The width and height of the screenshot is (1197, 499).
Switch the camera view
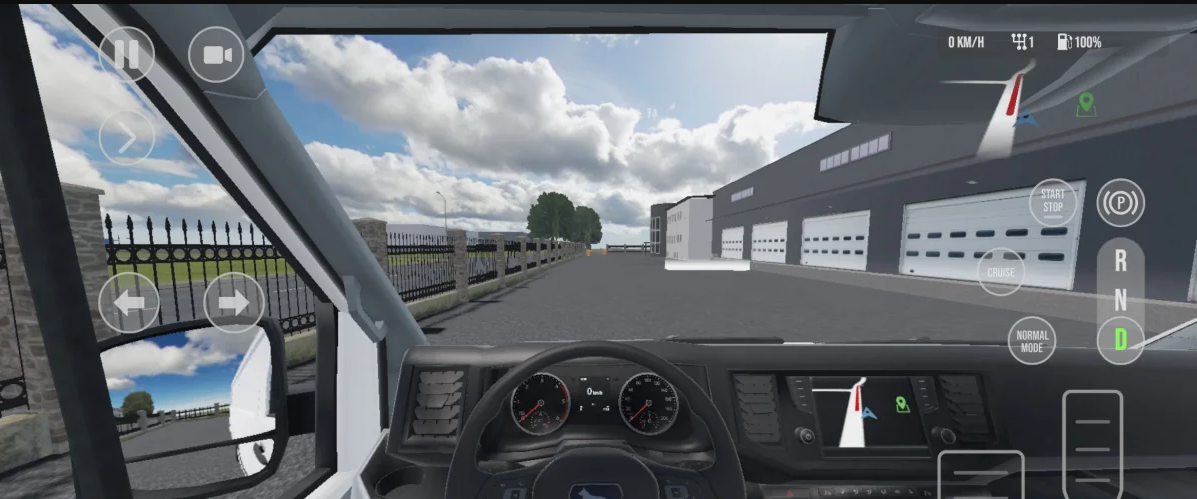[216, 54]
